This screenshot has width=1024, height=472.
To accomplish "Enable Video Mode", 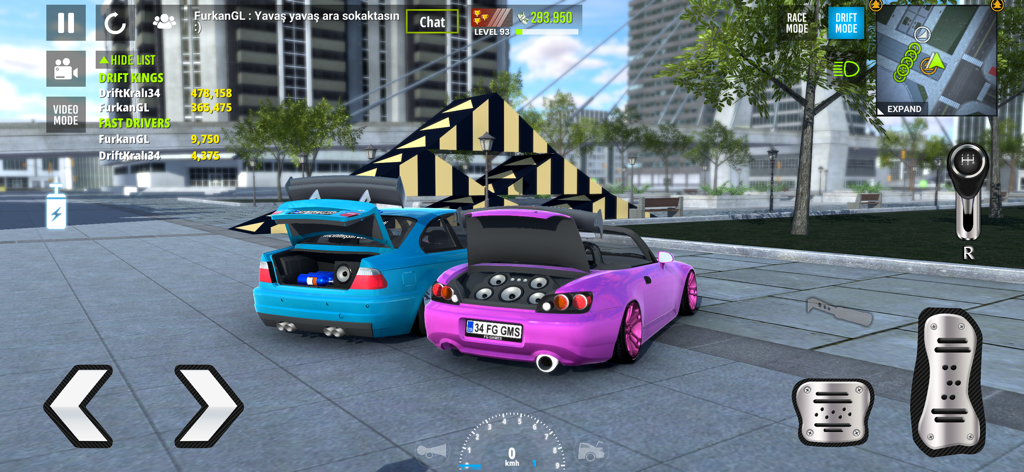I will point(66,115).
